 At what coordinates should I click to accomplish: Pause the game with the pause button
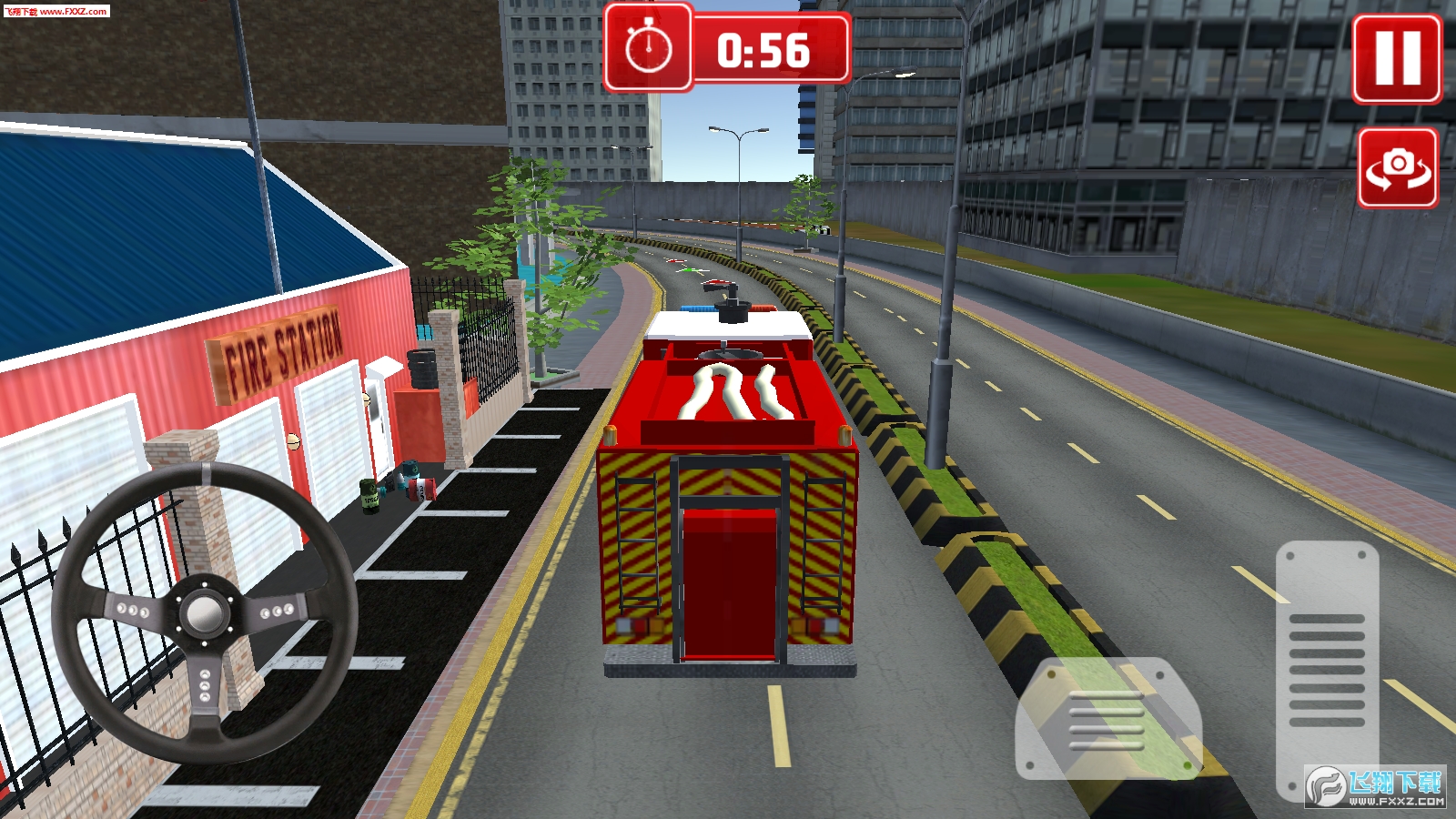(1397, 59)
